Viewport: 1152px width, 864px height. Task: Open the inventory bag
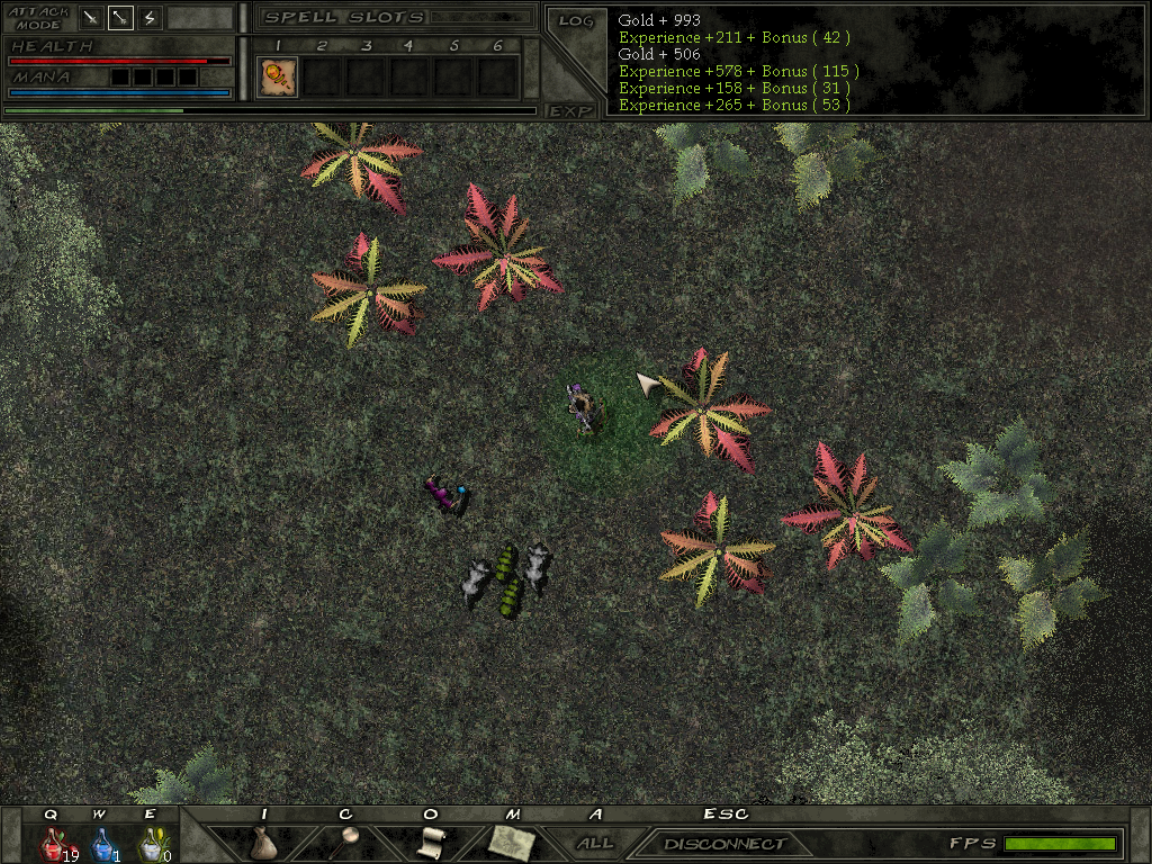(x=263, y=842)
